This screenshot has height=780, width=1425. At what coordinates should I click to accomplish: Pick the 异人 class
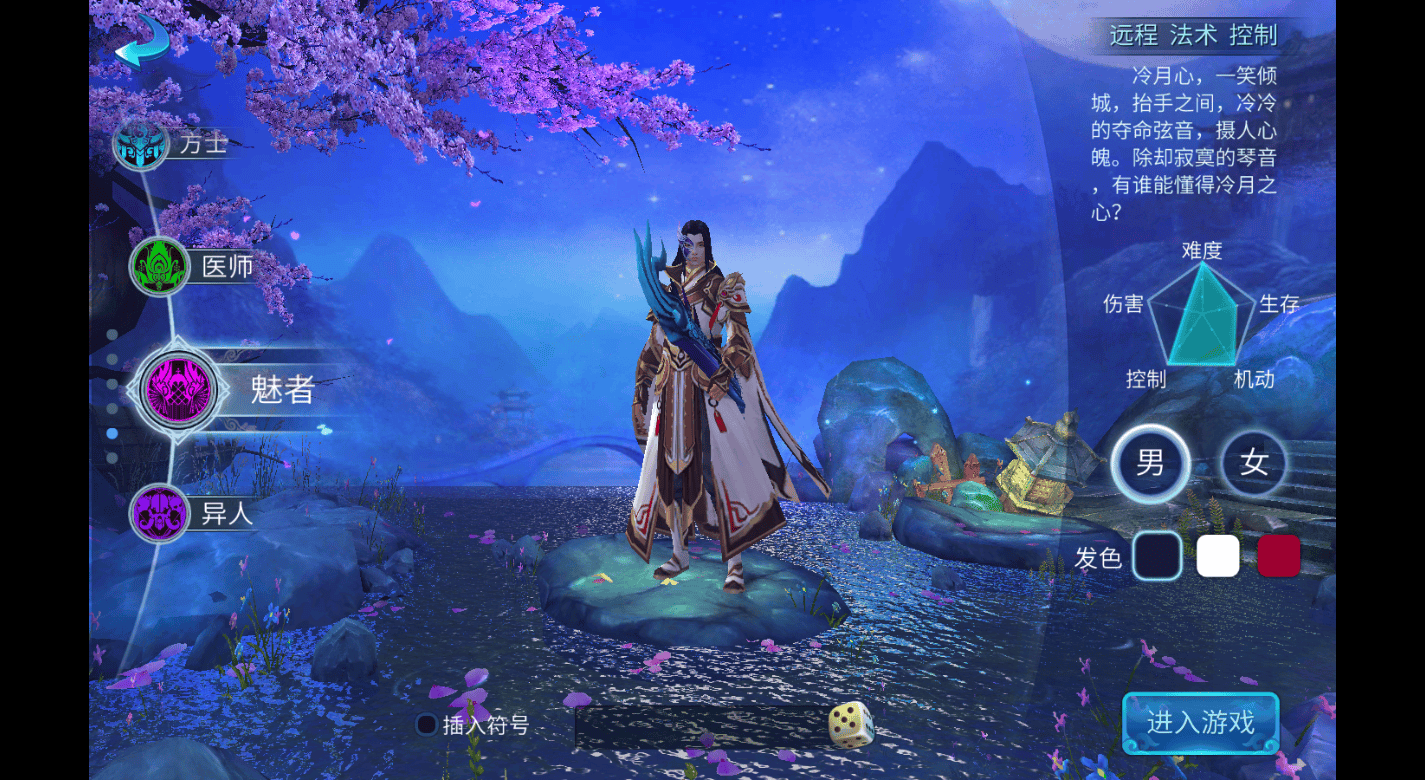click(160, 513)
